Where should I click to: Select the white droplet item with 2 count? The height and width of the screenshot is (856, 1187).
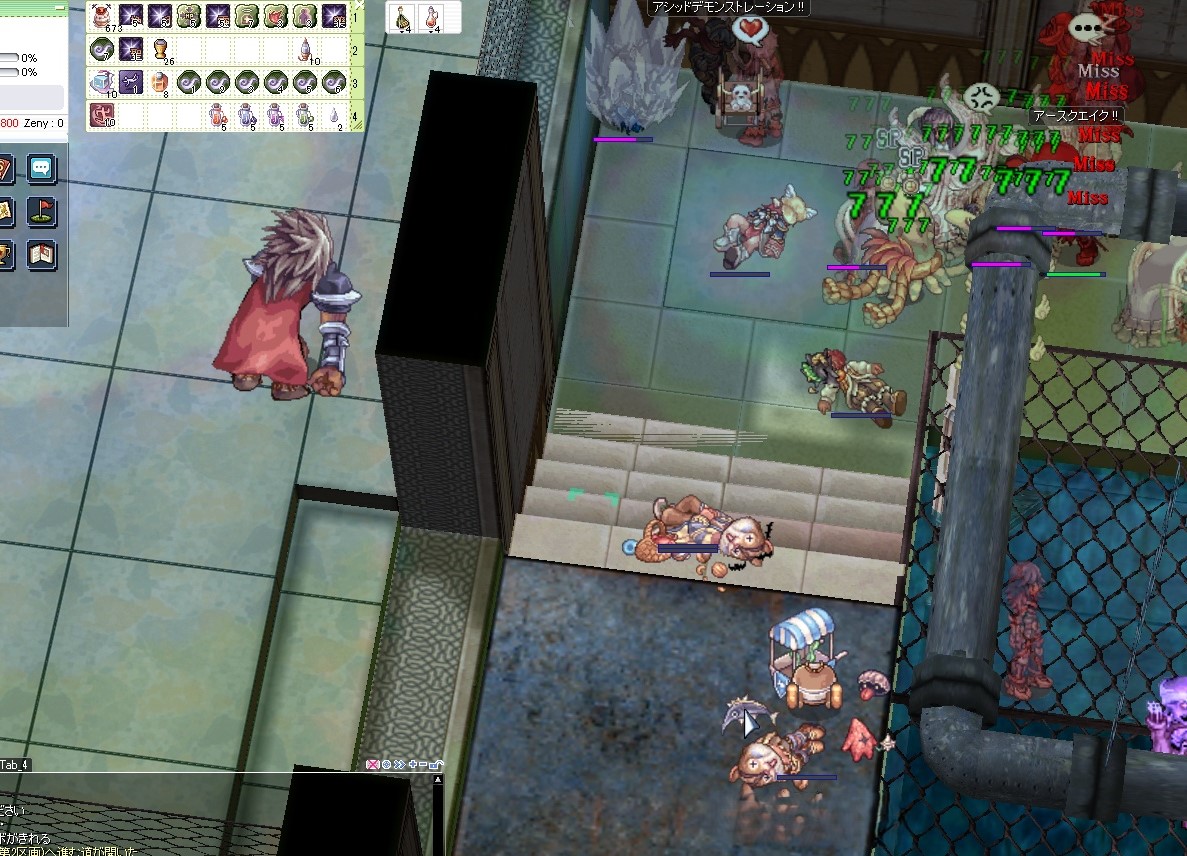[334, 116]
